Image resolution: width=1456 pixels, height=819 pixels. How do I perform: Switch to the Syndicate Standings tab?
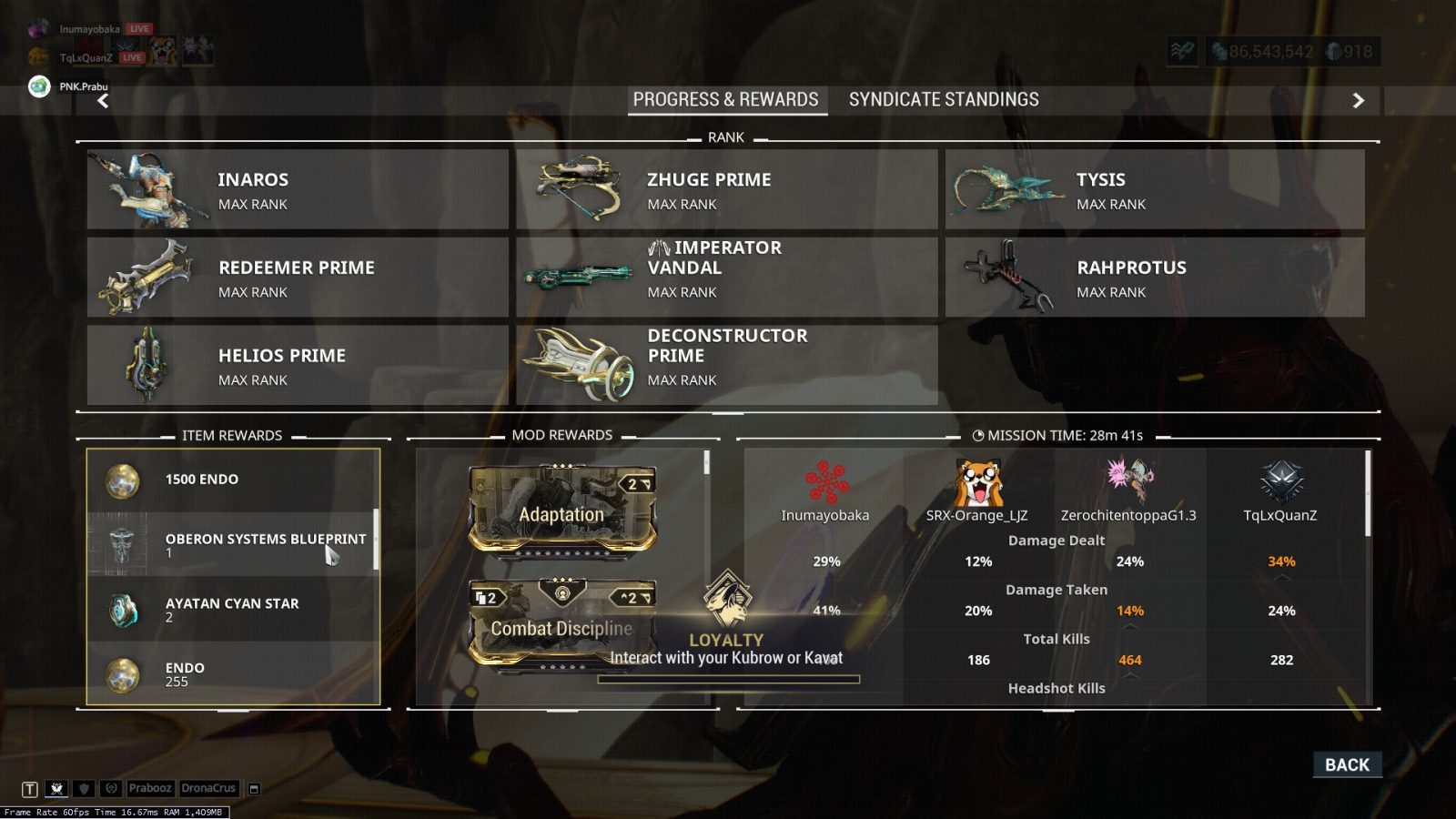coord(944,99)
